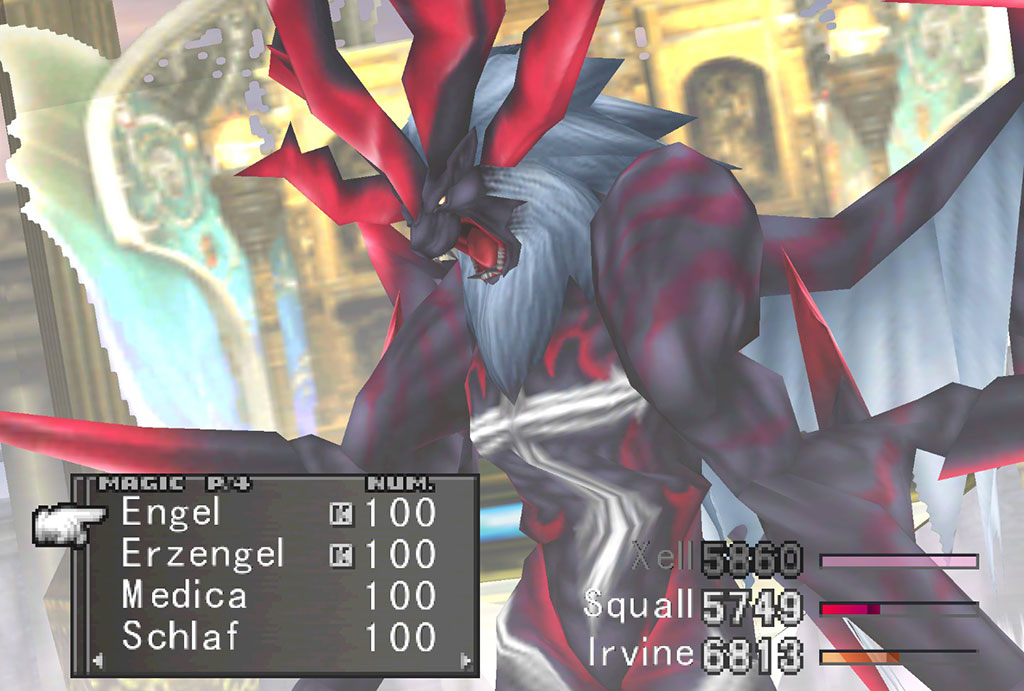Select the Engel spell
Image resolution: width=1024 pixels, height=691 pixels.
point(171,513)
